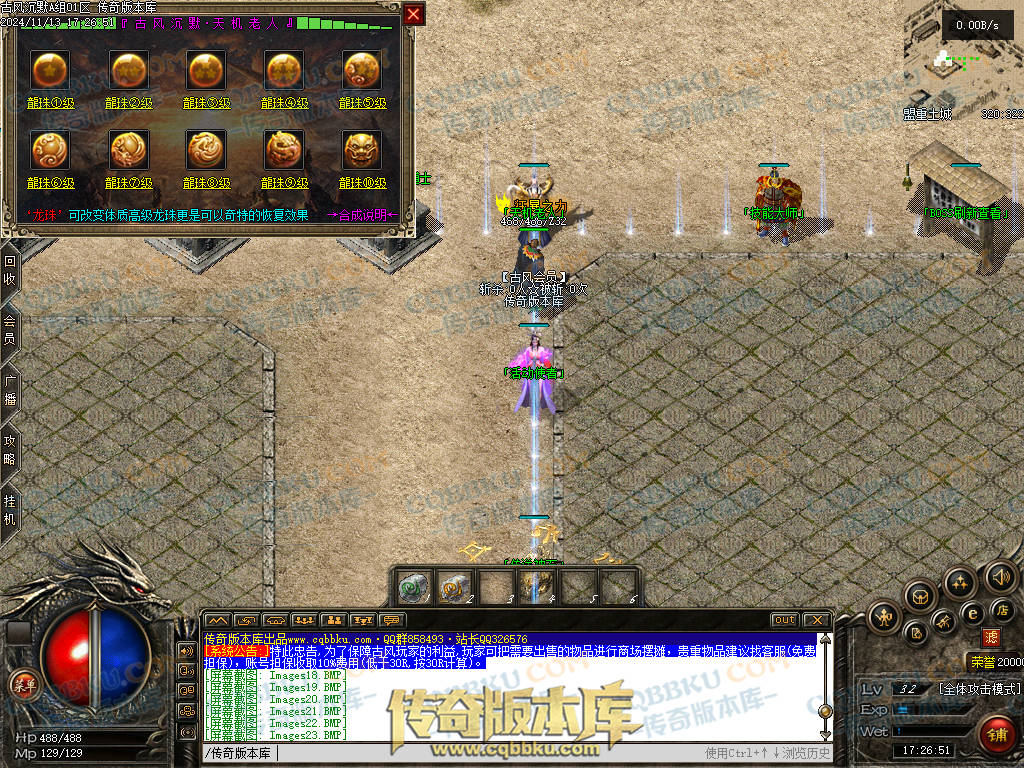Switch to the 攻略 guide side tab
Image resolution: width=1024 pixels, height=768 pixels.
click(10, 448)
